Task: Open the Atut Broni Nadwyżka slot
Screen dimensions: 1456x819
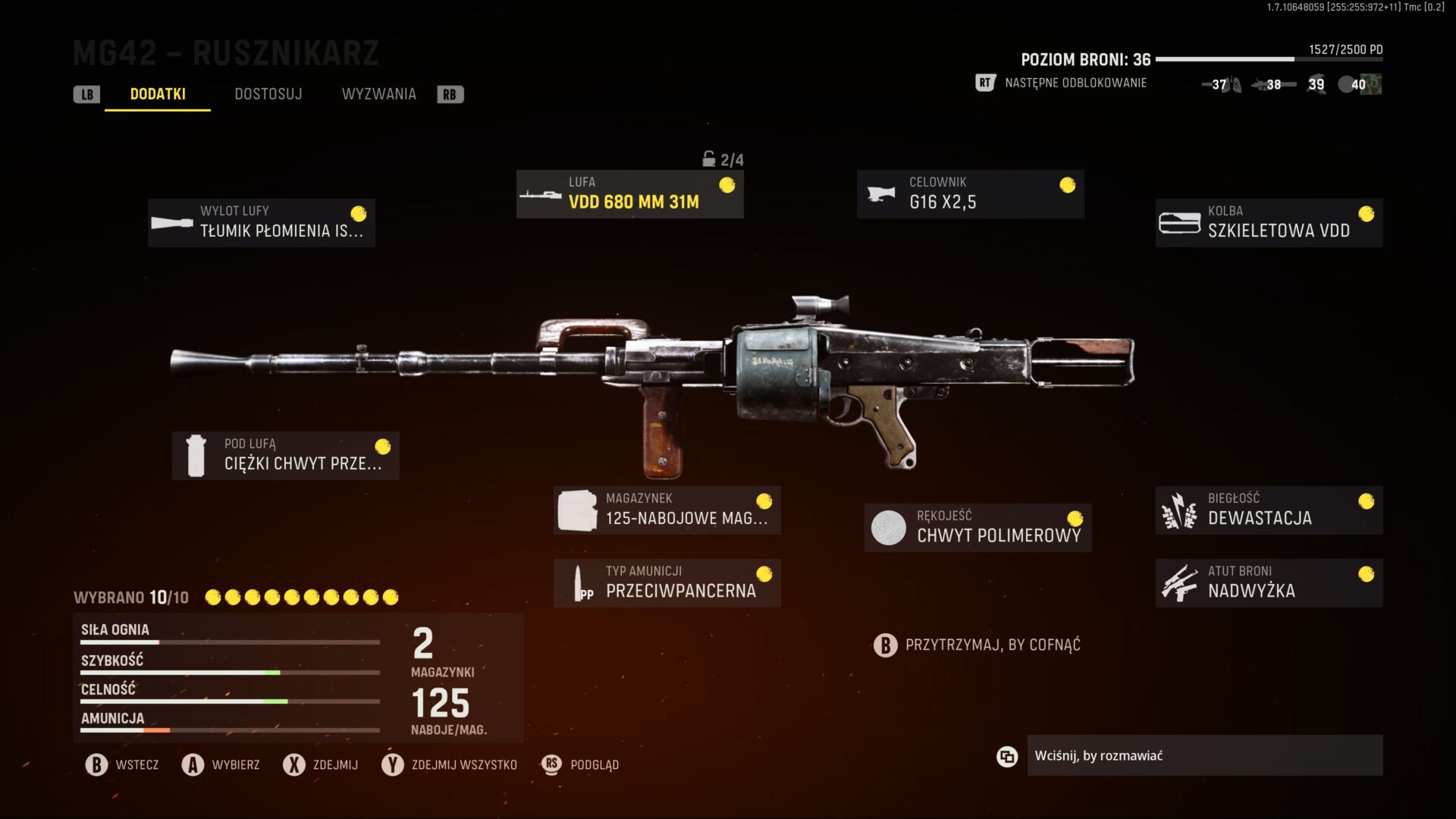Action: tap(1269, 582)
